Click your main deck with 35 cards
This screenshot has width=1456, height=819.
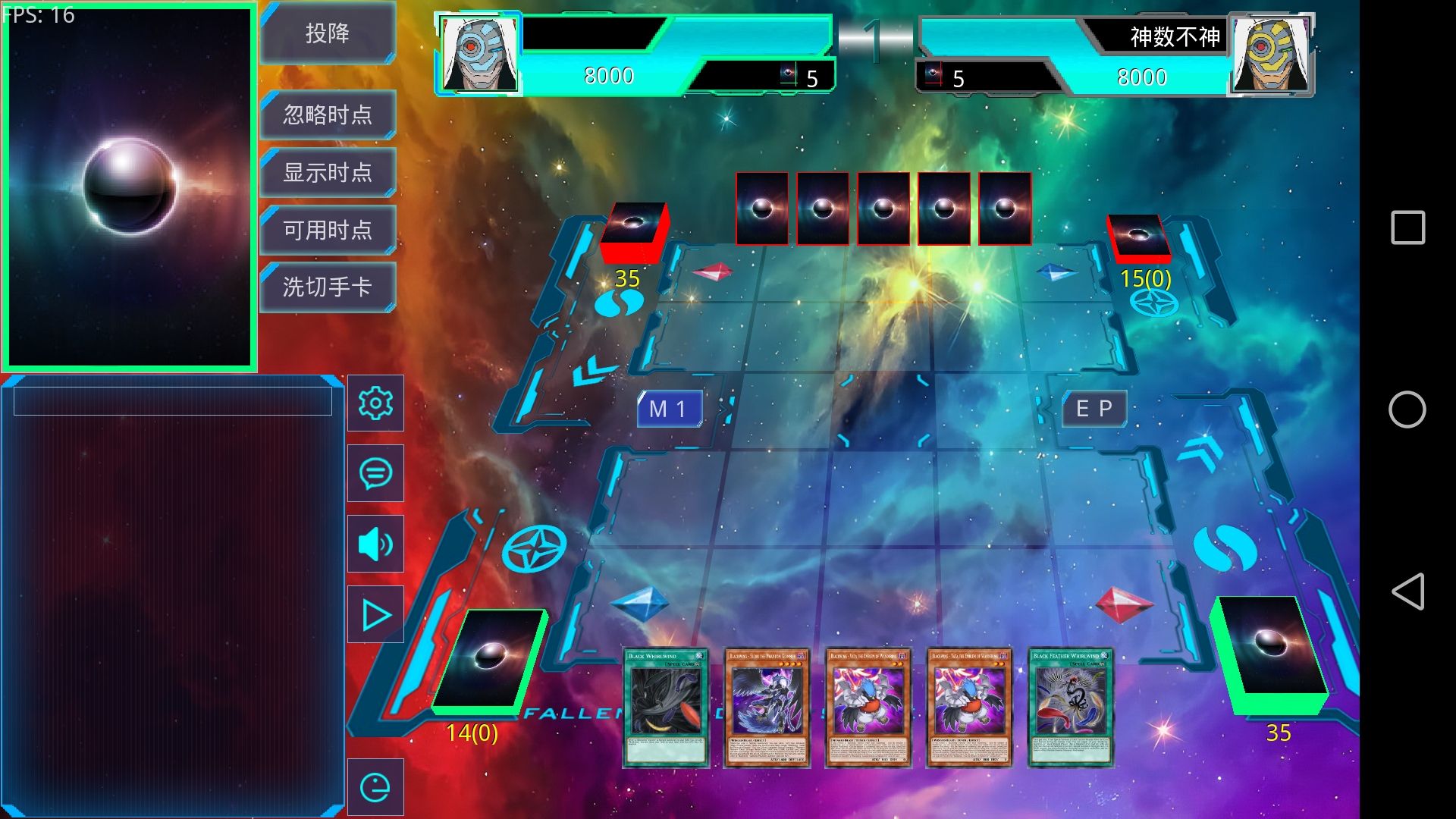tap(1270, 656)
